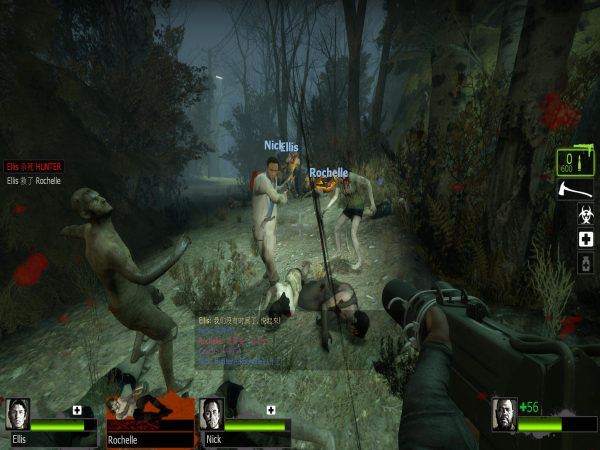
Task: Select the pain pills bottle slot
Action: coord(587,264)
